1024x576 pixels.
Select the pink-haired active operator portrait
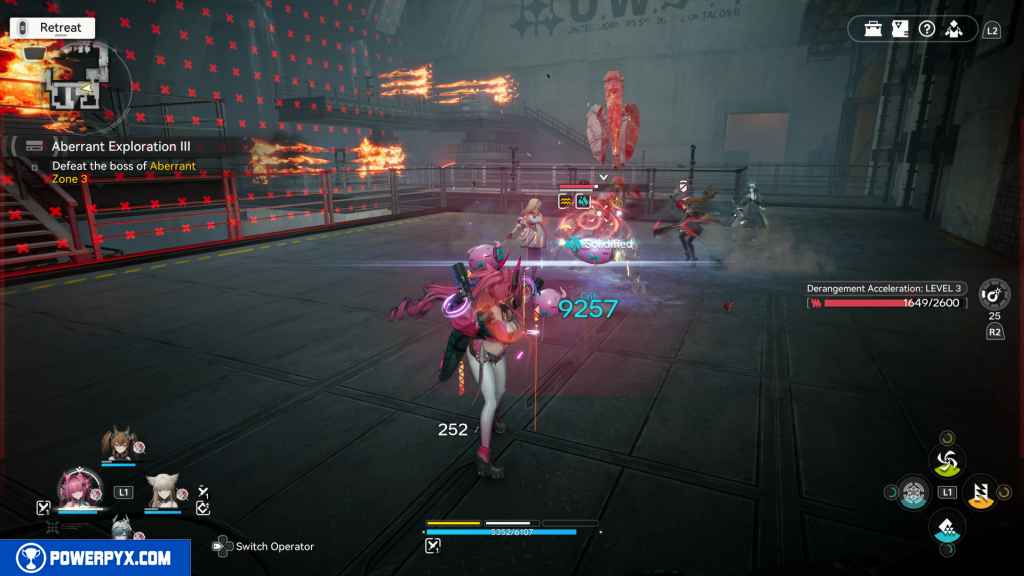79,490
